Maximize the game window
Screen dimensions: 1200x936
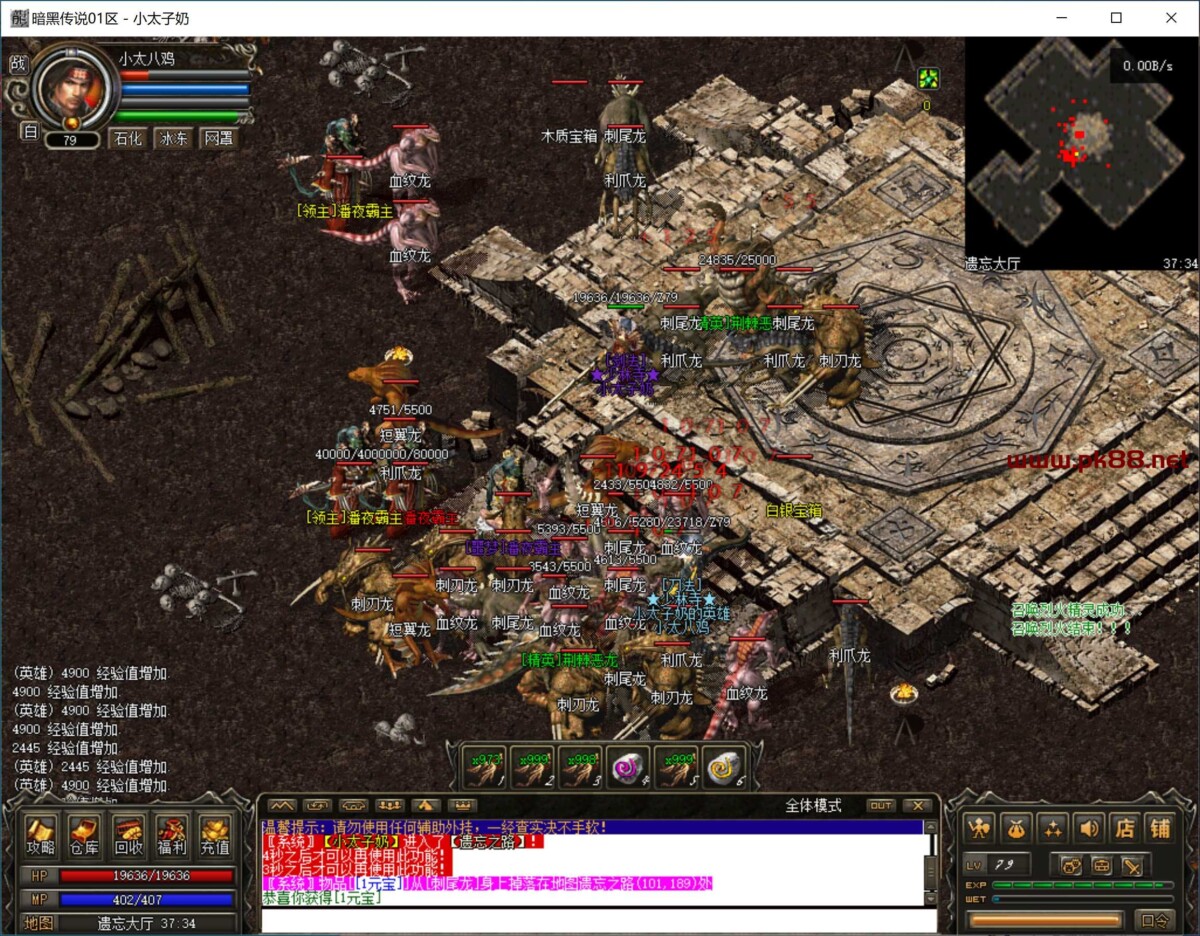tap(1116, 18)
